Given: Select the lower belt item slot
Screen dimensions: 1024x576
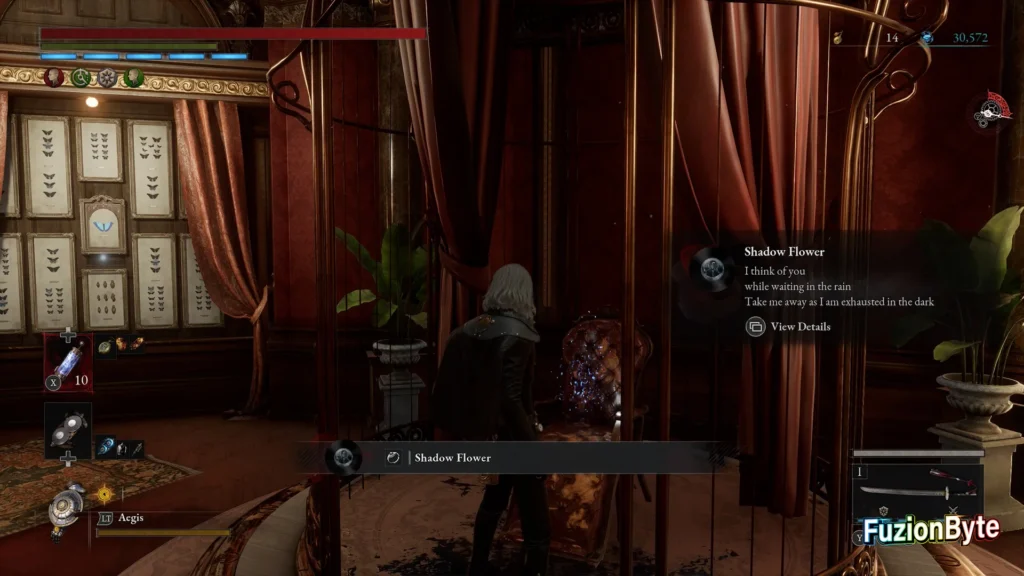Looking at the screenshot, I should click(68, 427).
